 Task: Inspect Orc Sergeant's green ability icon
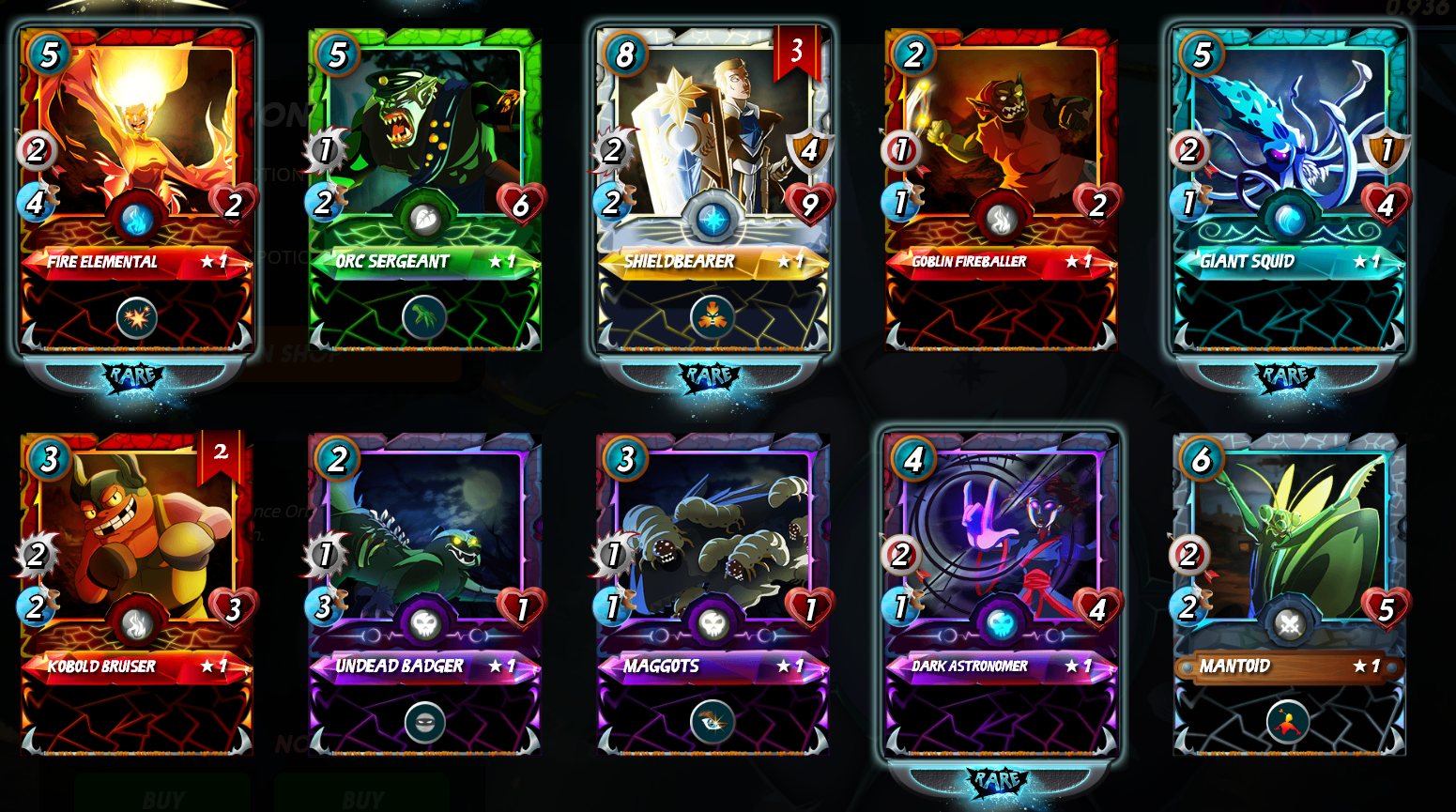click(x=424, y=317)
